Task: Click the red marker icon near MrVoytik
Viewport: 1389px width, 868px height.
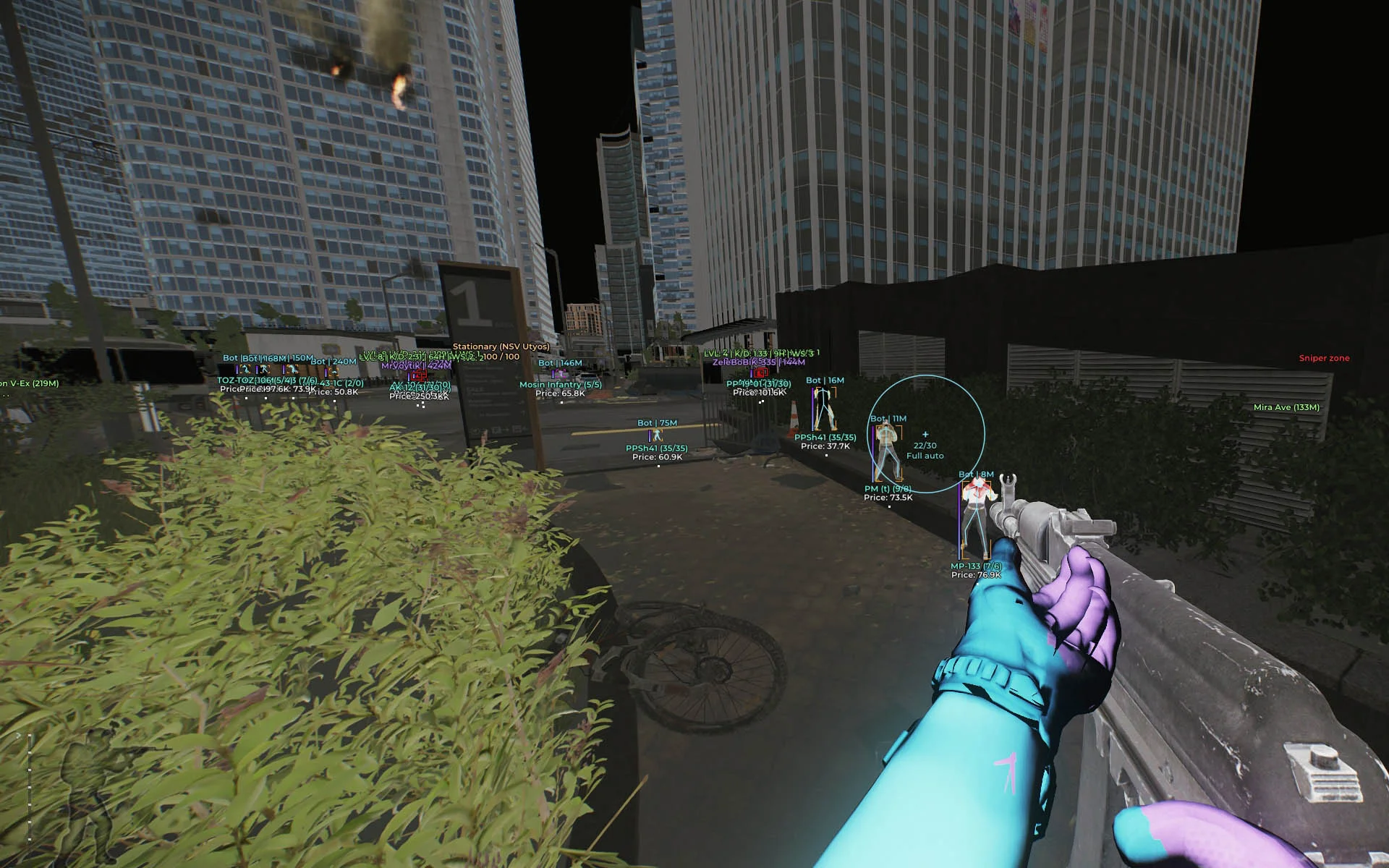Action: click(419, 375)
